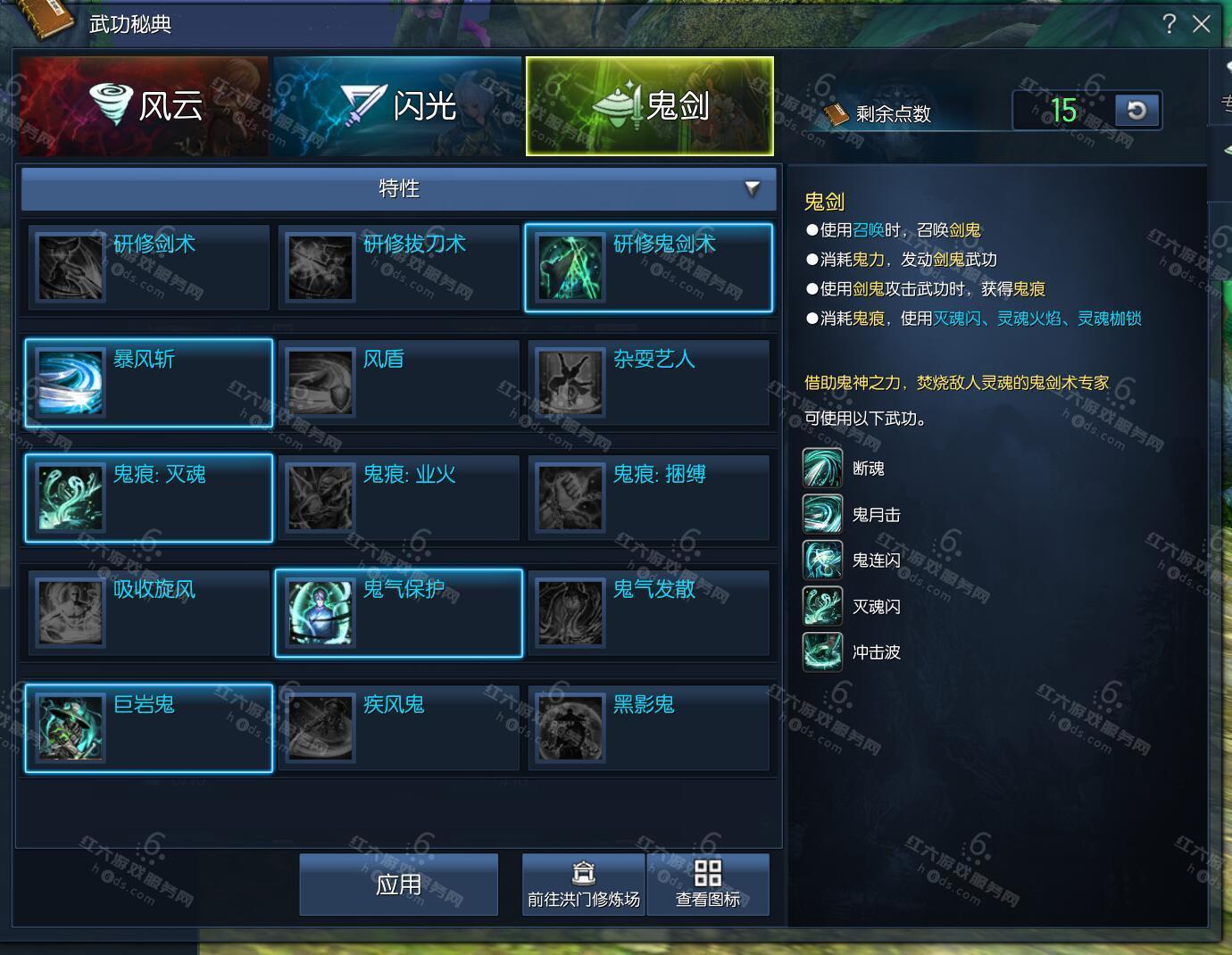The image size is (1232, 955).
Task: Choose the 风盾 trait
Action: click(x=398, y=382)
